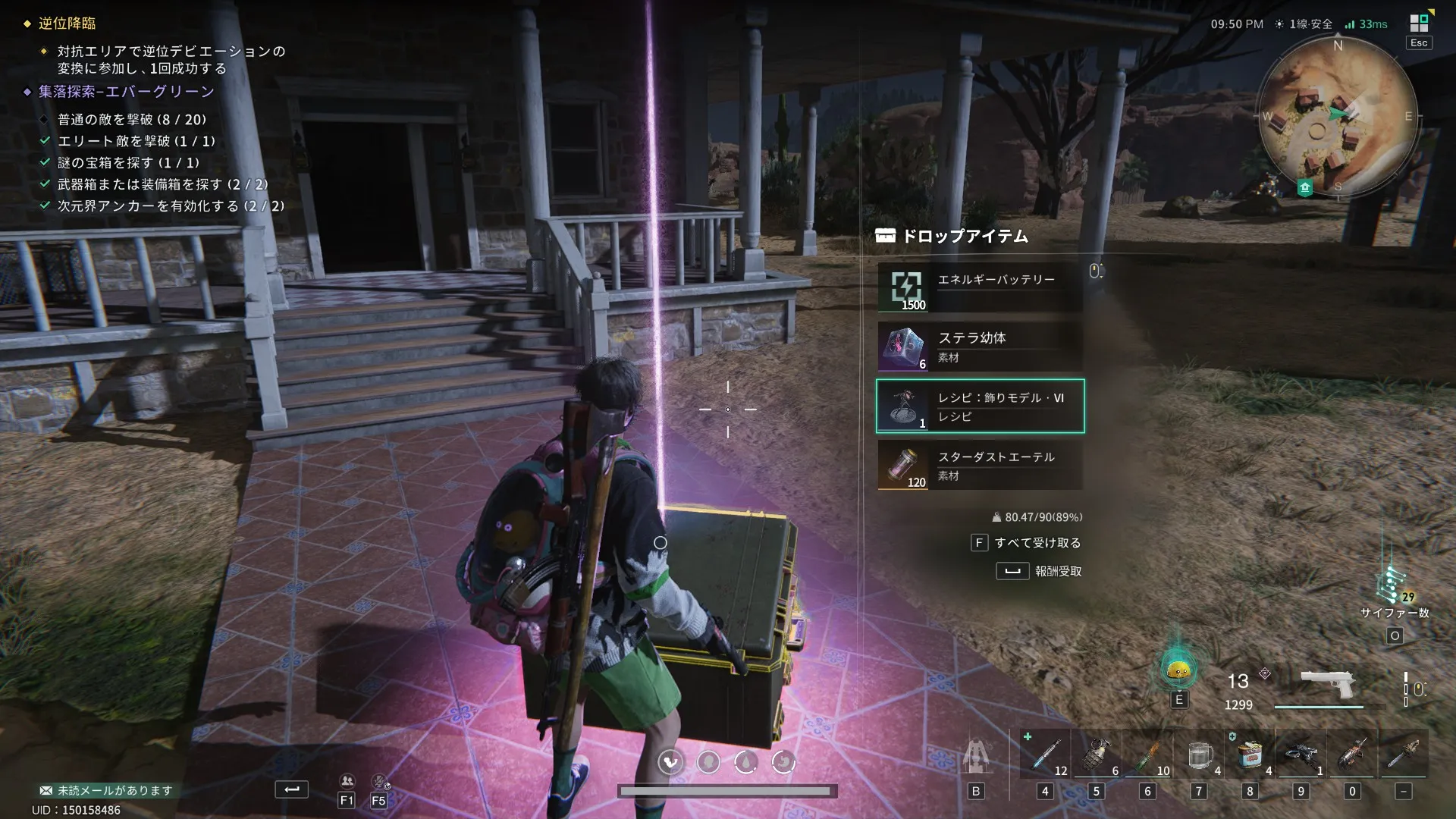The width and height of the screenshot is (1456, 819).
Task: Open the unread mail notification
Action: (x=106, y=790)
